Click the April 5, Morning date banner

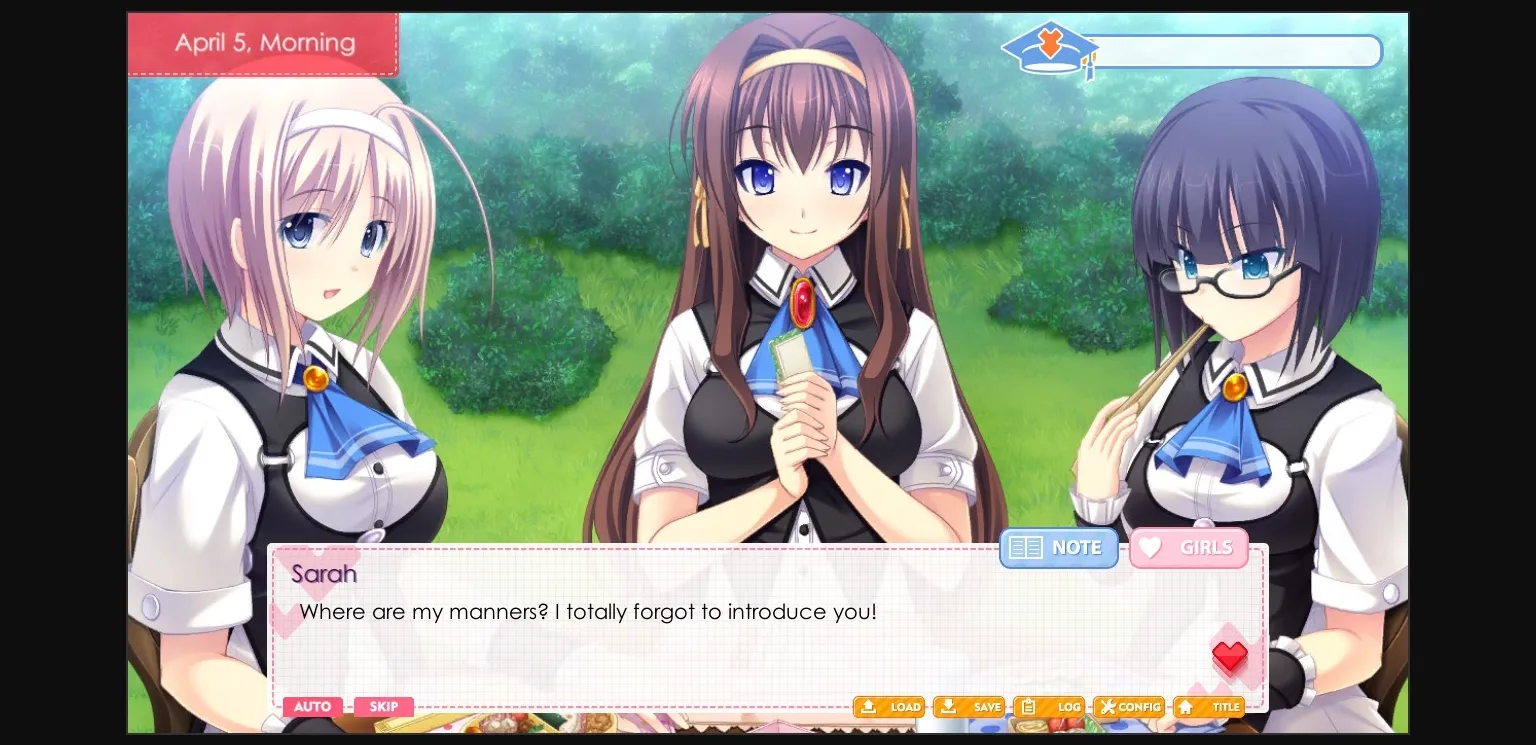[x=263, y=43]
